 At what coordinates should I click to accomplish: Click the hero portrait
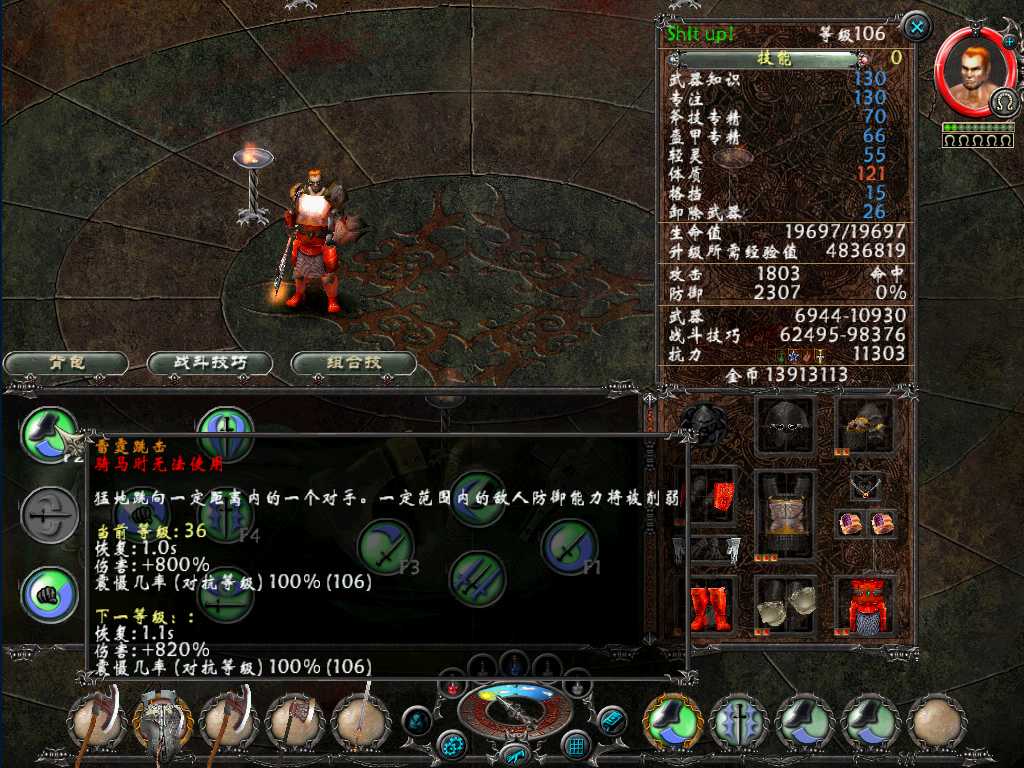971,71
